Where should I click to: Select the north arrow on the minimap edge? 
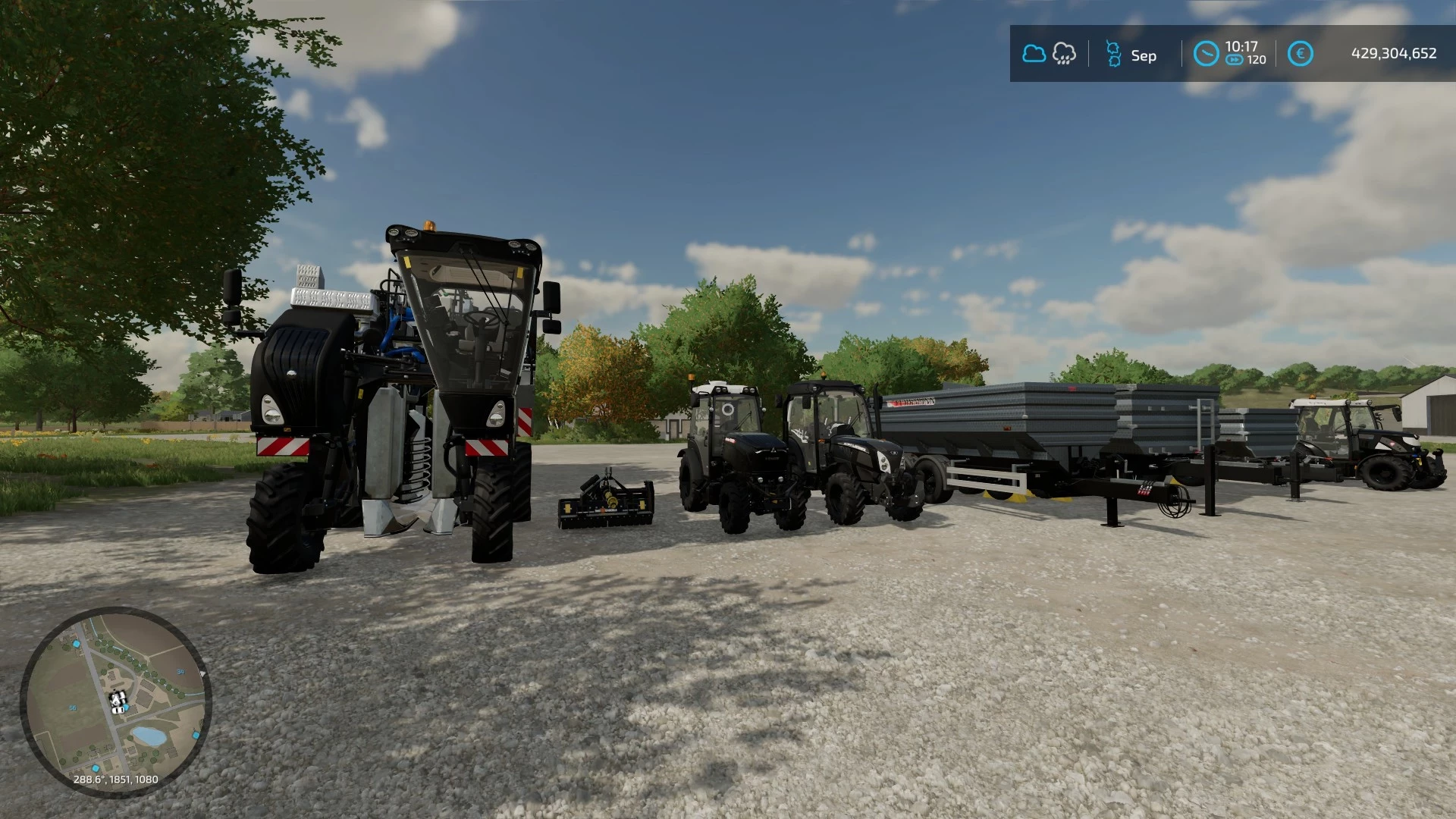click(203, 673)
